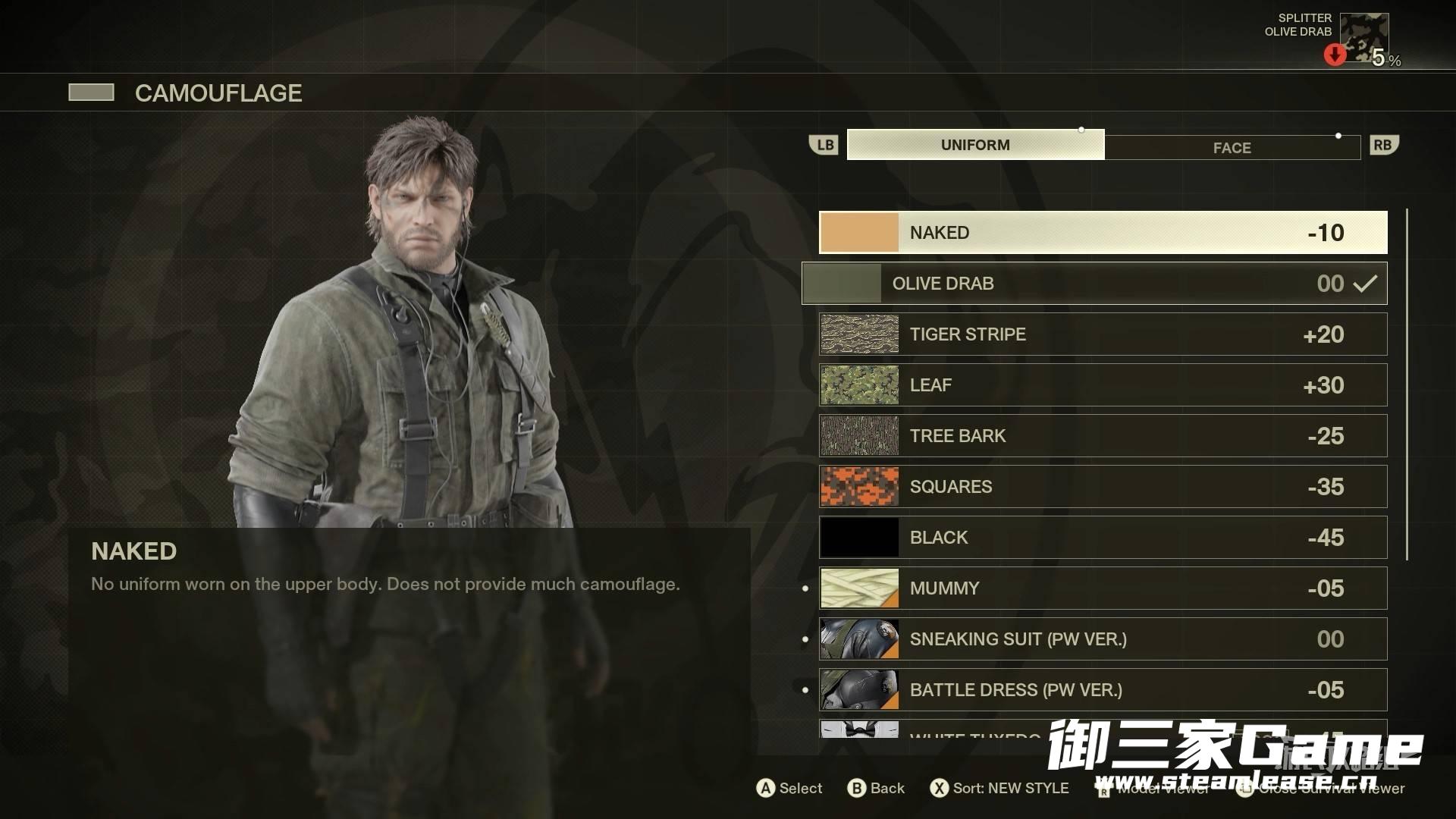Equip BATTLE DRESS (PW VER.)
1456x819 pixels.
(1103, 690)
